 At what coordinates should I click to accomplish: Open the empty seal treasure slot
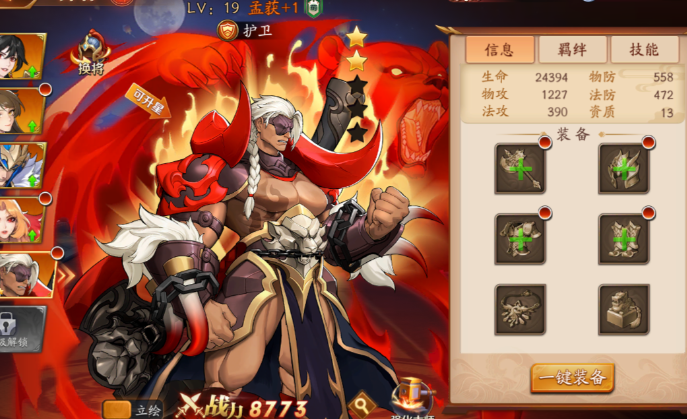pos(624,309)
